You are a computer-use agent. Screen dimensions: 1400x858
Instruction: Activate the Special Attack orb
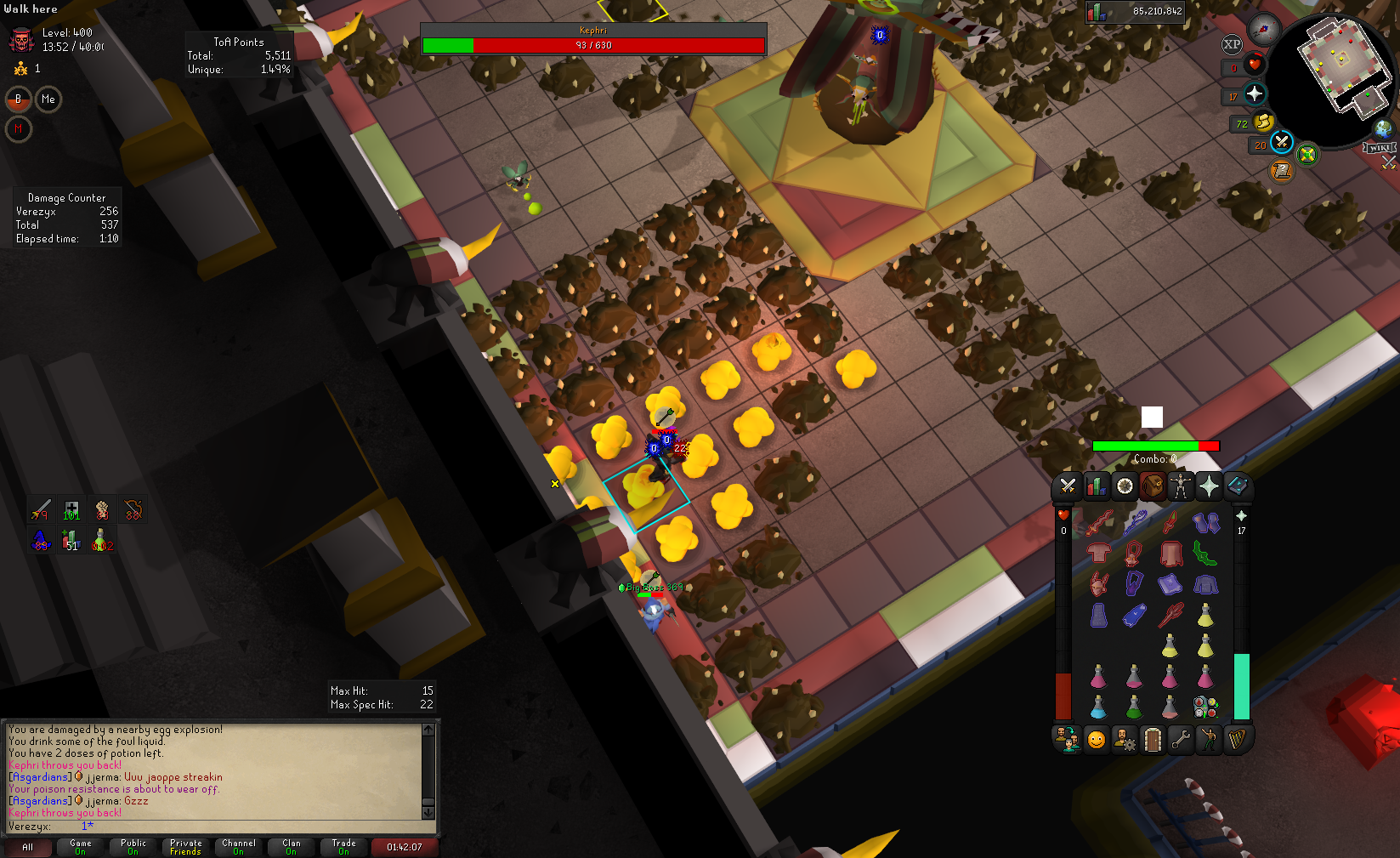point(1282,142)
